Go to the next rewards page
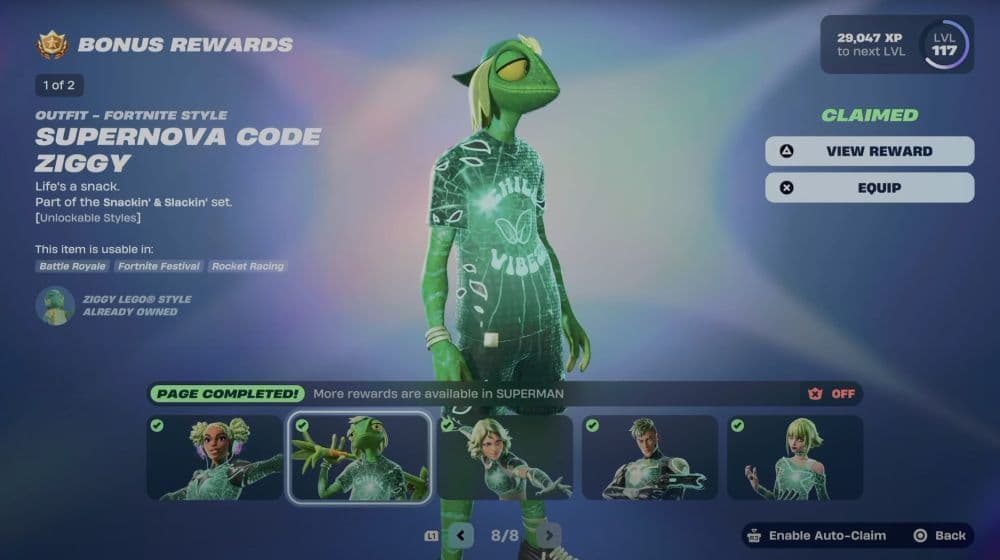Viewport: 1000px width, 560px height. (548, 535)
